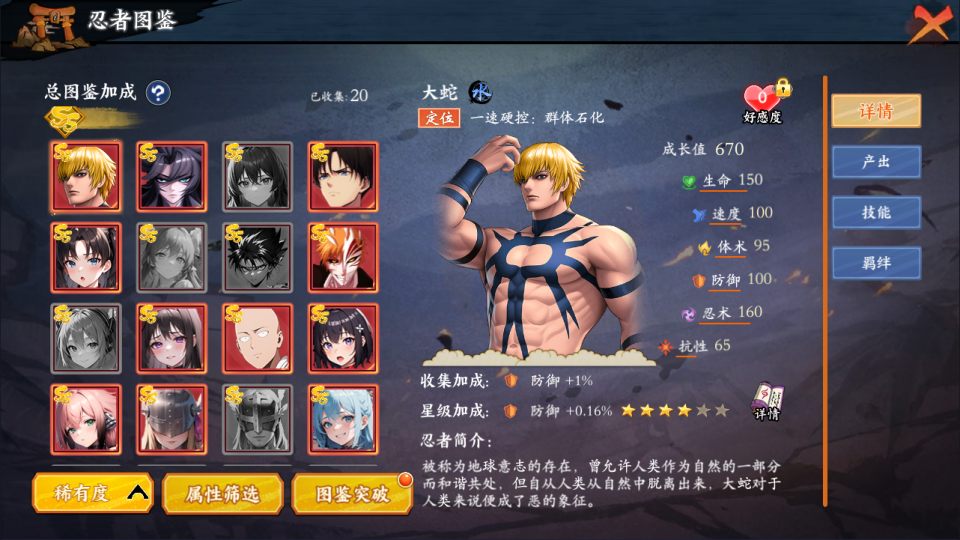Select the bald ninja portrait
The image size is (960, 540).
(257, 338)
